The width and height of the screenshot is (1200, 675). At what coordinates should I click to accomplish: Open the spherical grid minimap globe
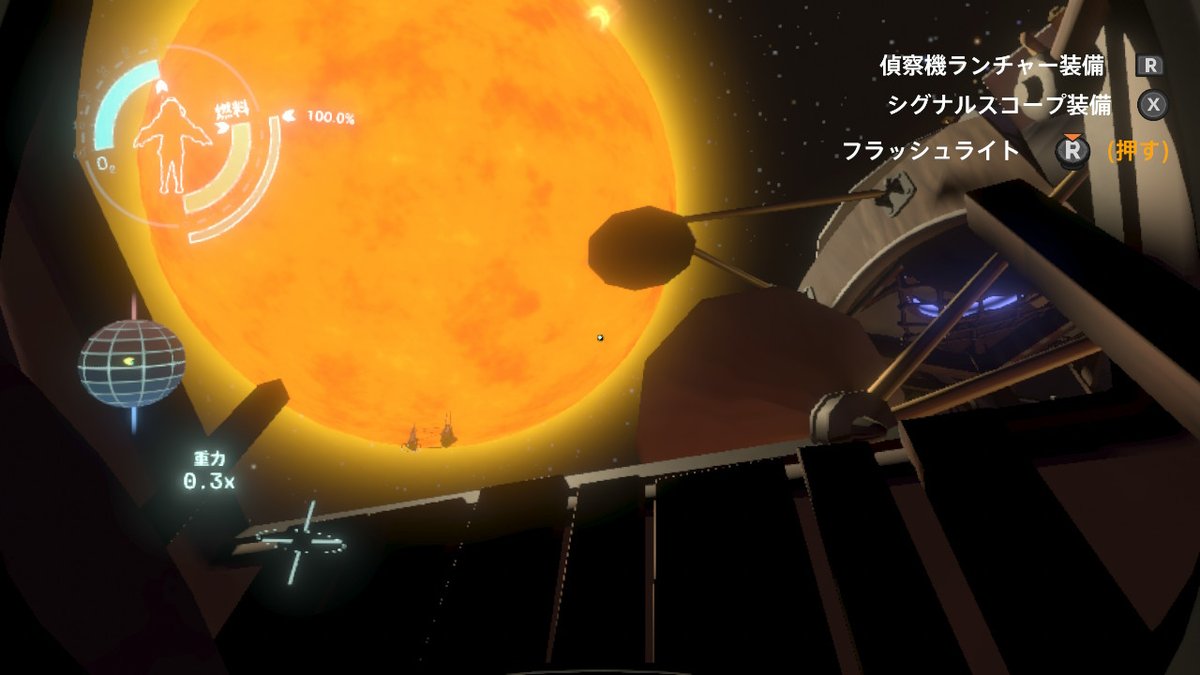tap(132, 363)
